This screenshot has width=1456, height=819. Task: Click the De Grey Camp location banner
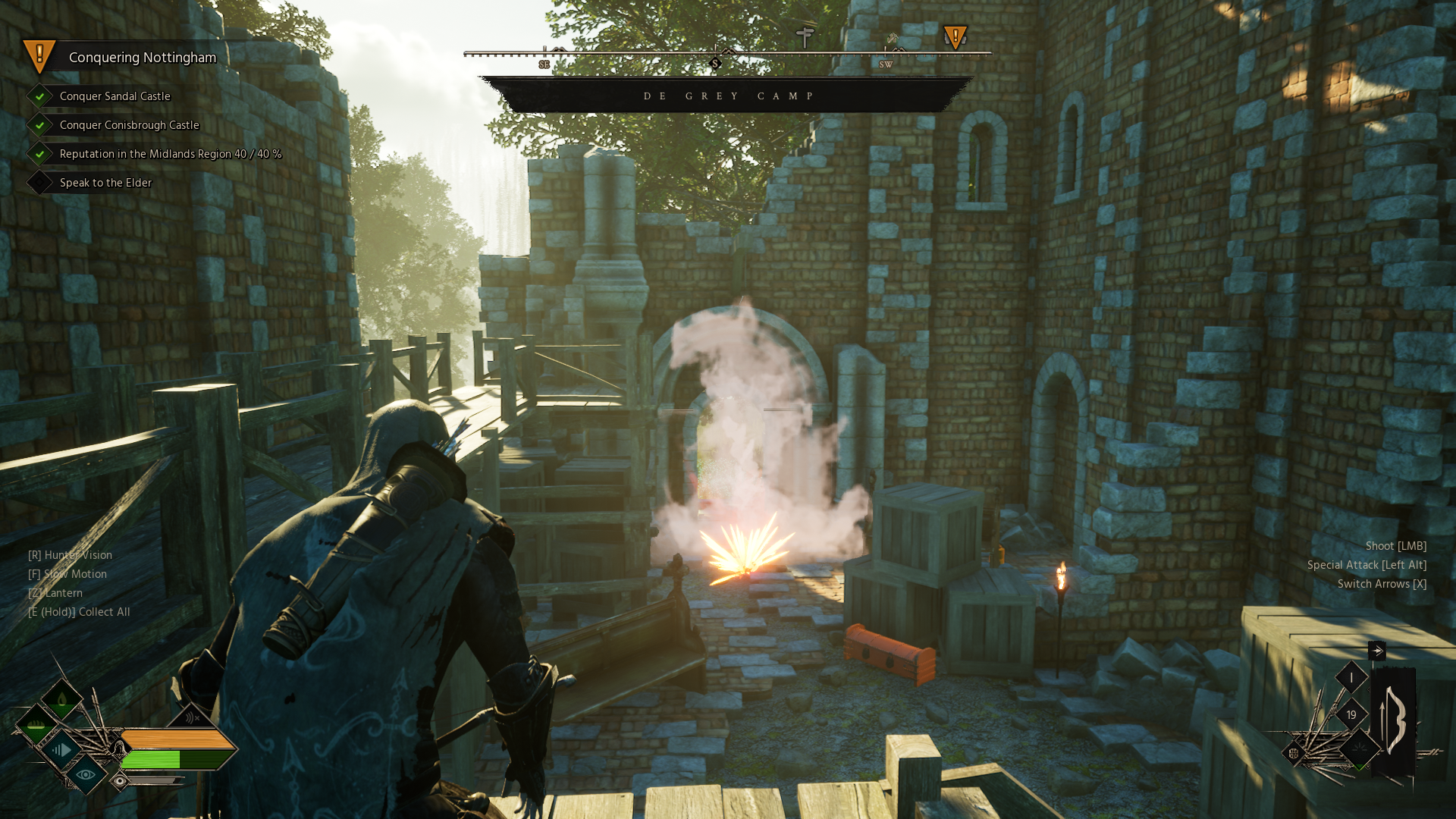[727, 96]
